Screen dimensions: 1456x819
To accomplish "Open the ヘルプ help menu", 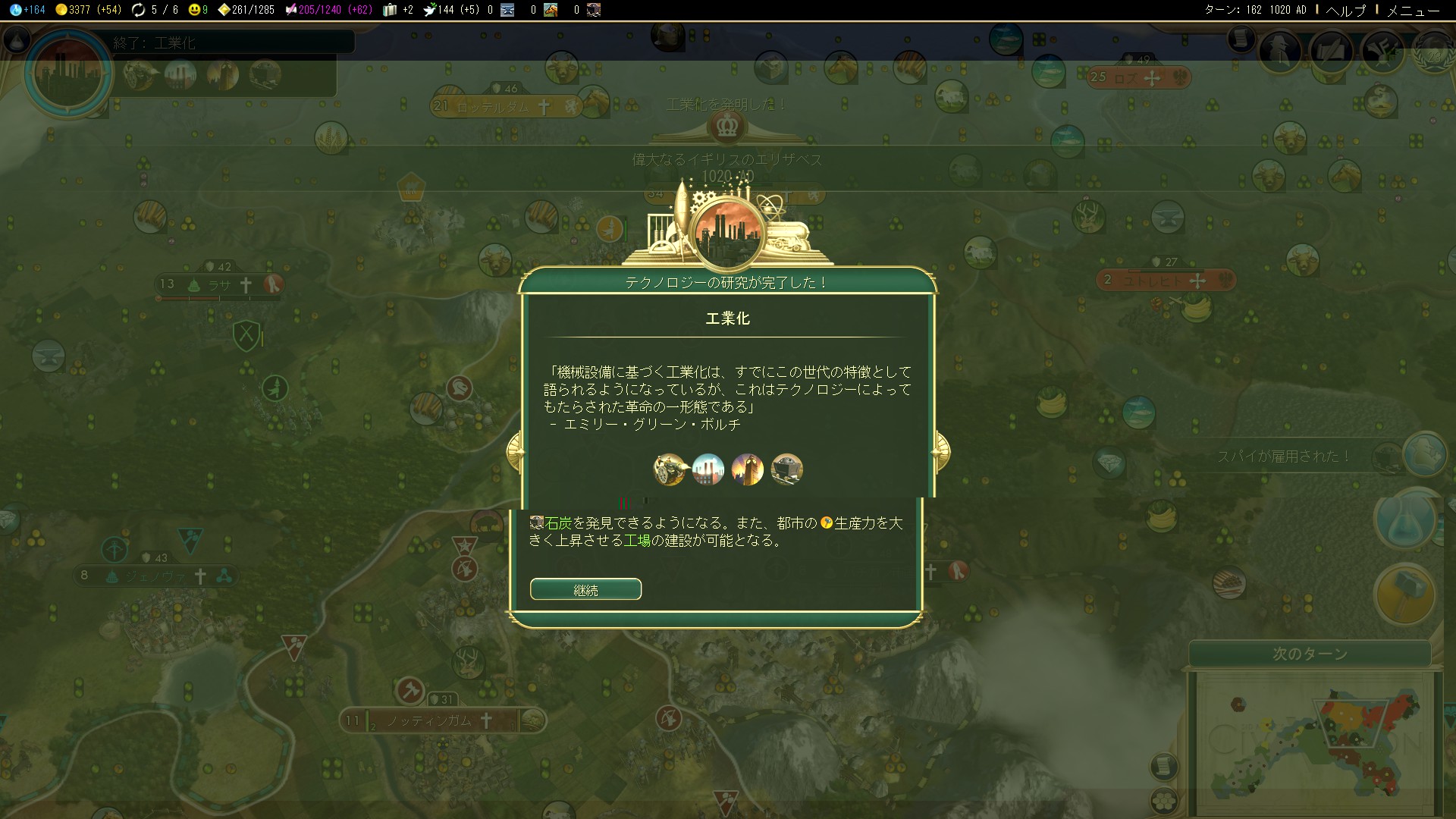I will coord(1345,10).
